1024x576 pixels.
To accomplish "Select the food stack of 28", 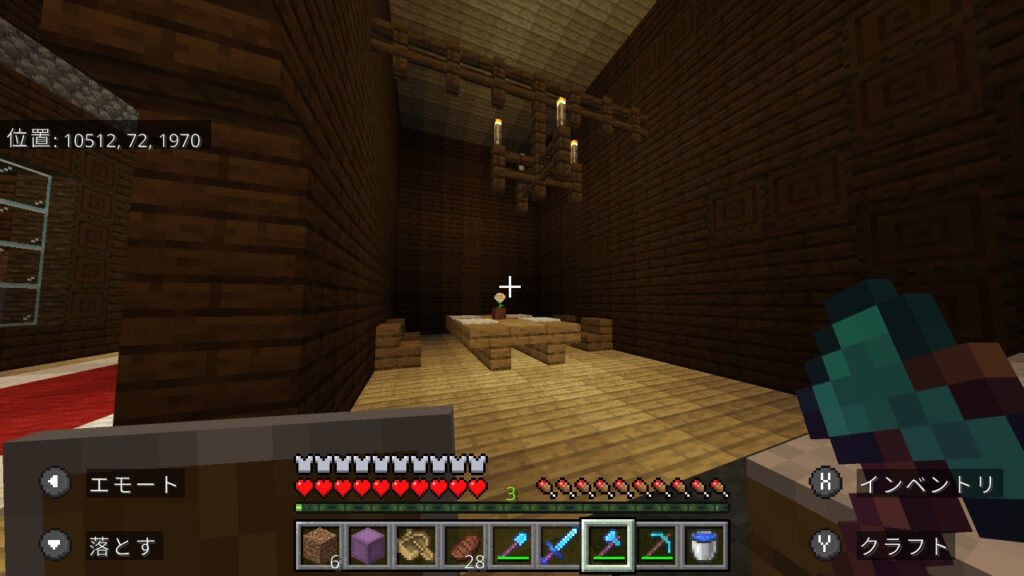I will [x=462, y=545].
